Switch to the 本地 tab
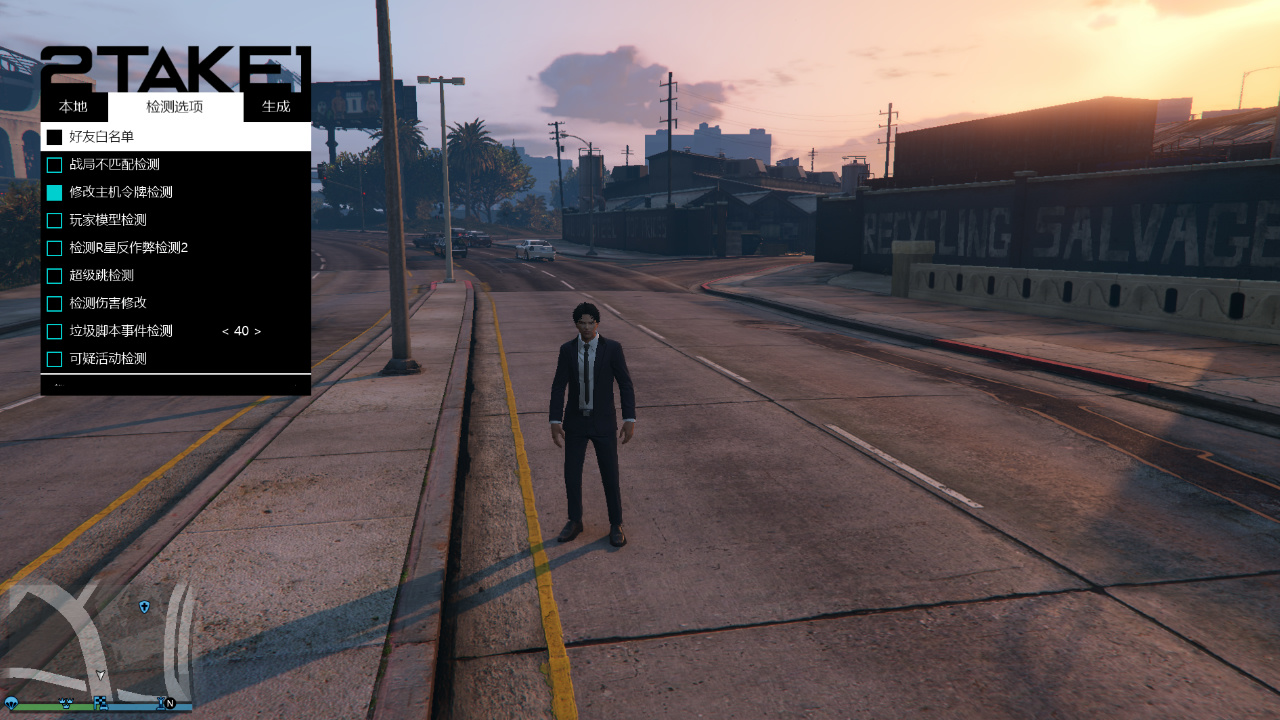Screen dimensions: 1280x720 tap(73, 107)
